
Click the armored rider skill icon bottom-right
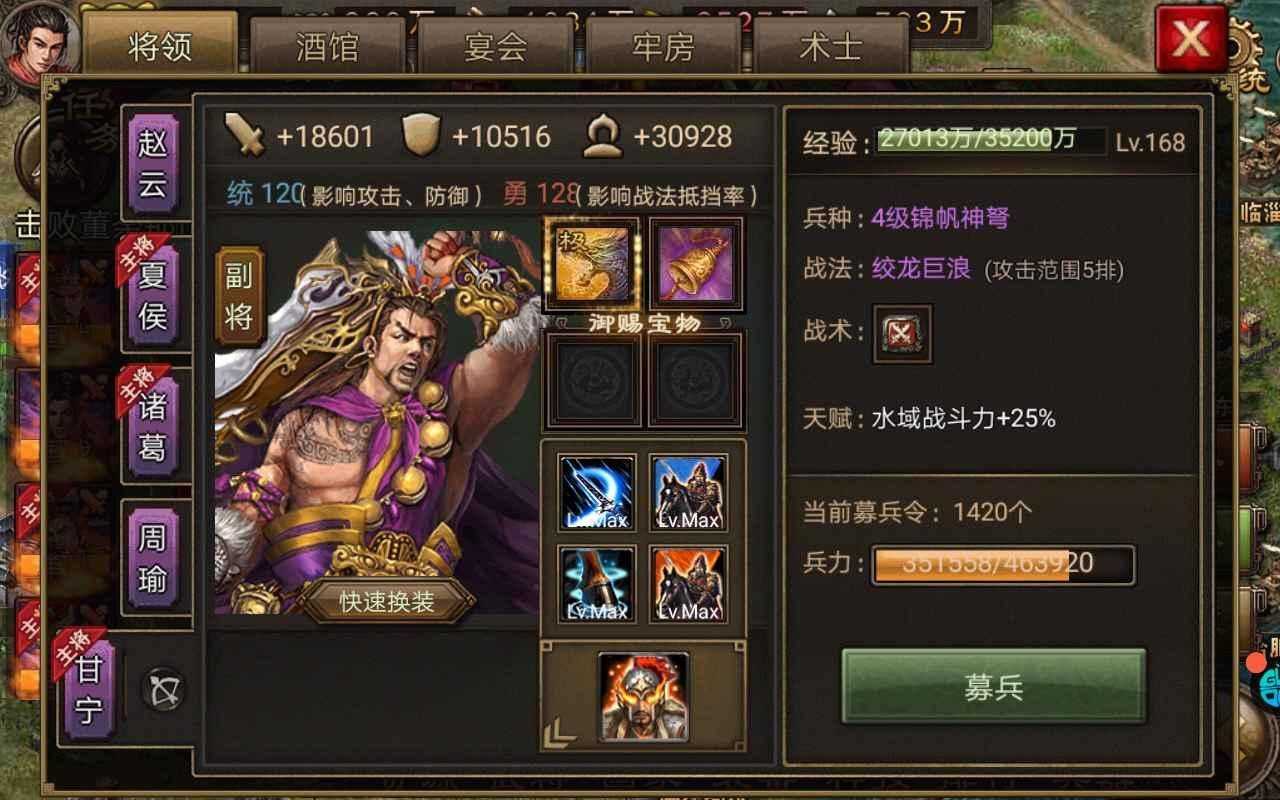tap(688, 581)
